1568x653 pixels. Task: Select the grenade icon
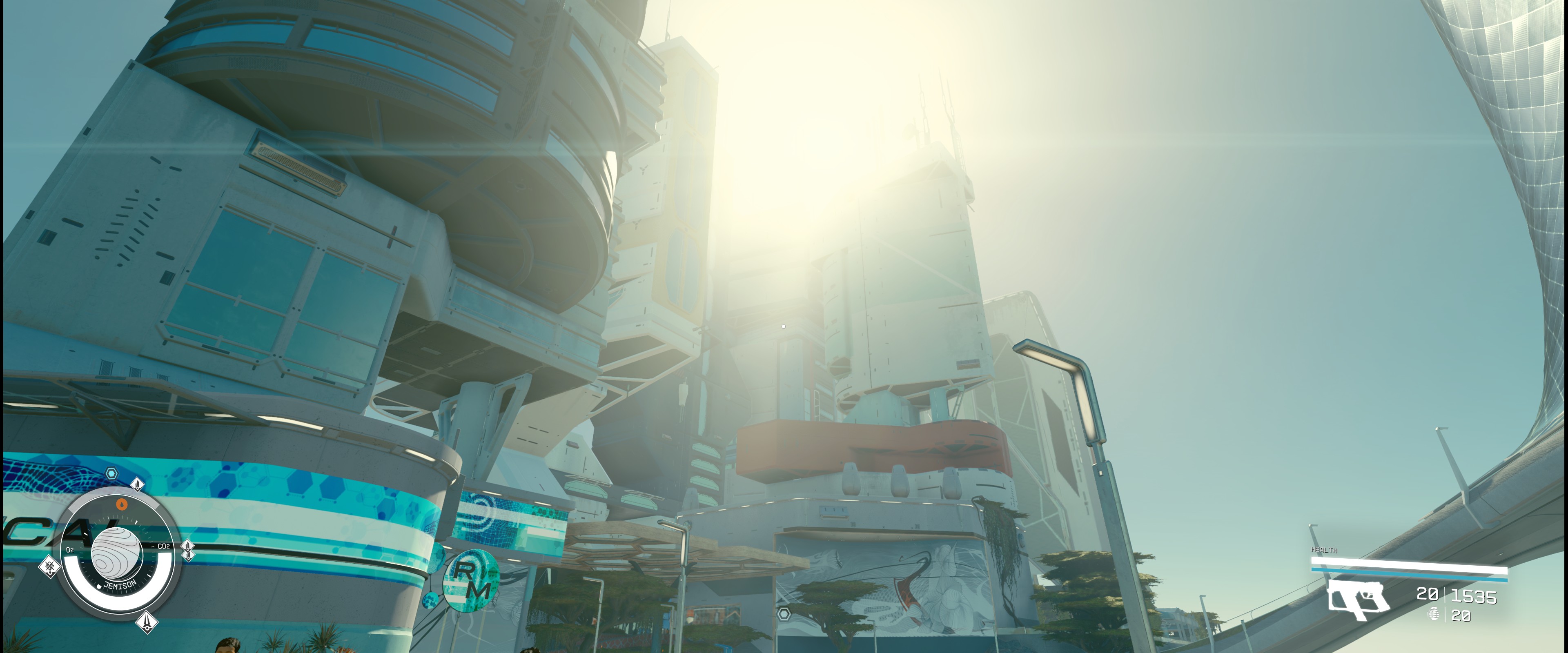(1434, 614)
